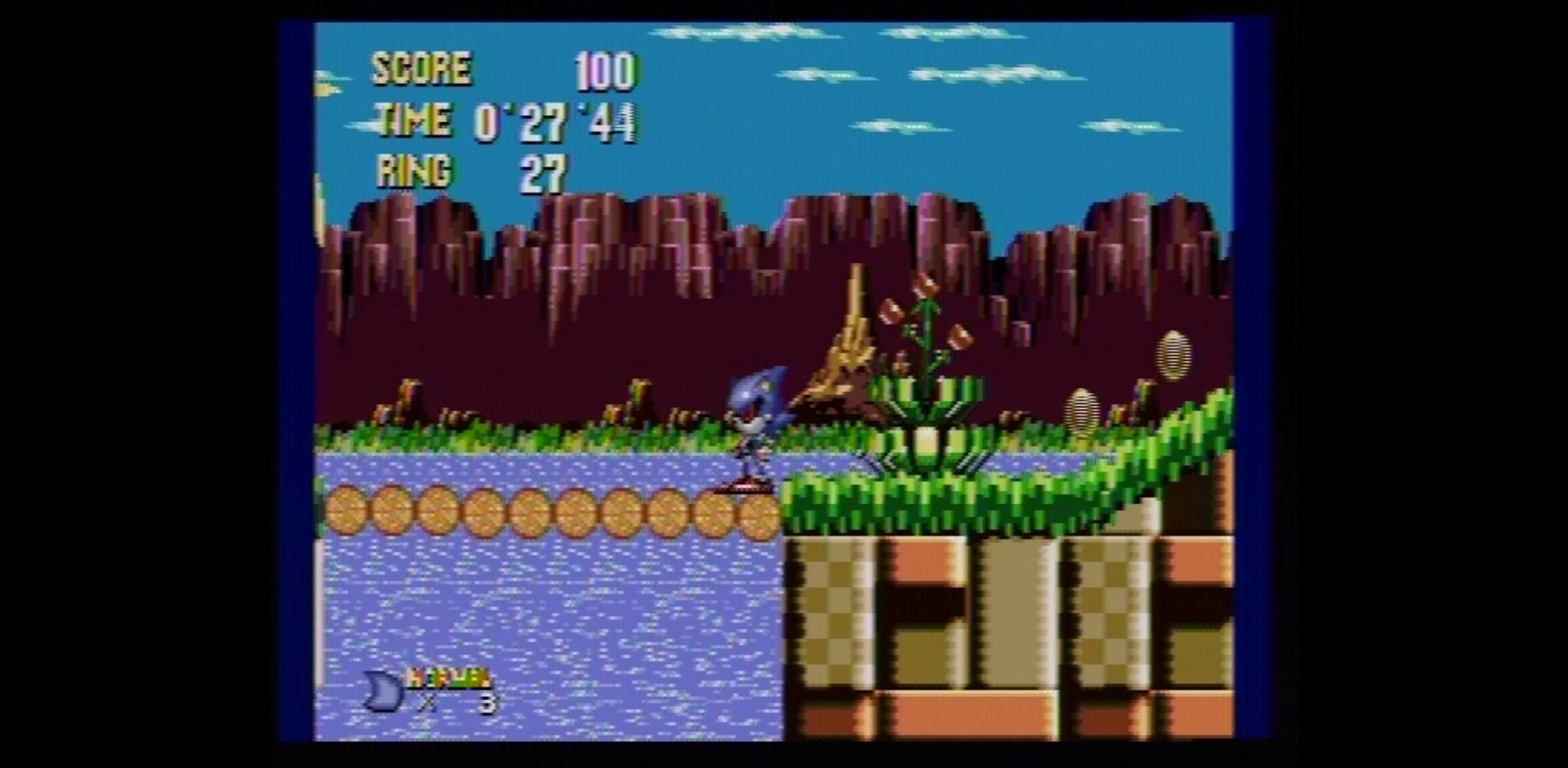This screenshot has height=768, width=1568.
Task: Click the NORMAL label near the lives icon
Action: coord(445,677)
